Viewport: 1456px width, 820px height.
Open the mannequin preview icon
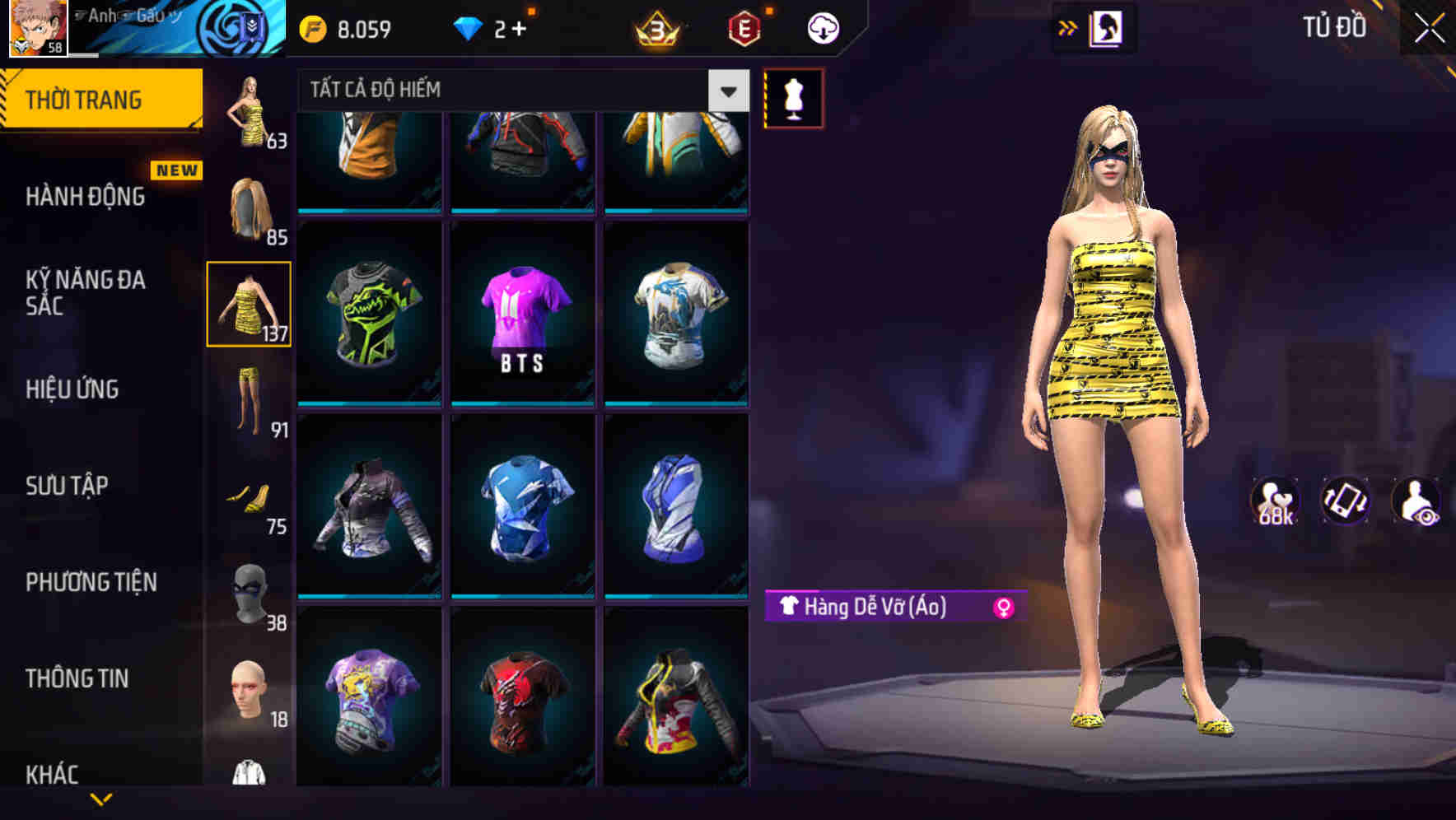pyautogui.click(x=793, y=96)
